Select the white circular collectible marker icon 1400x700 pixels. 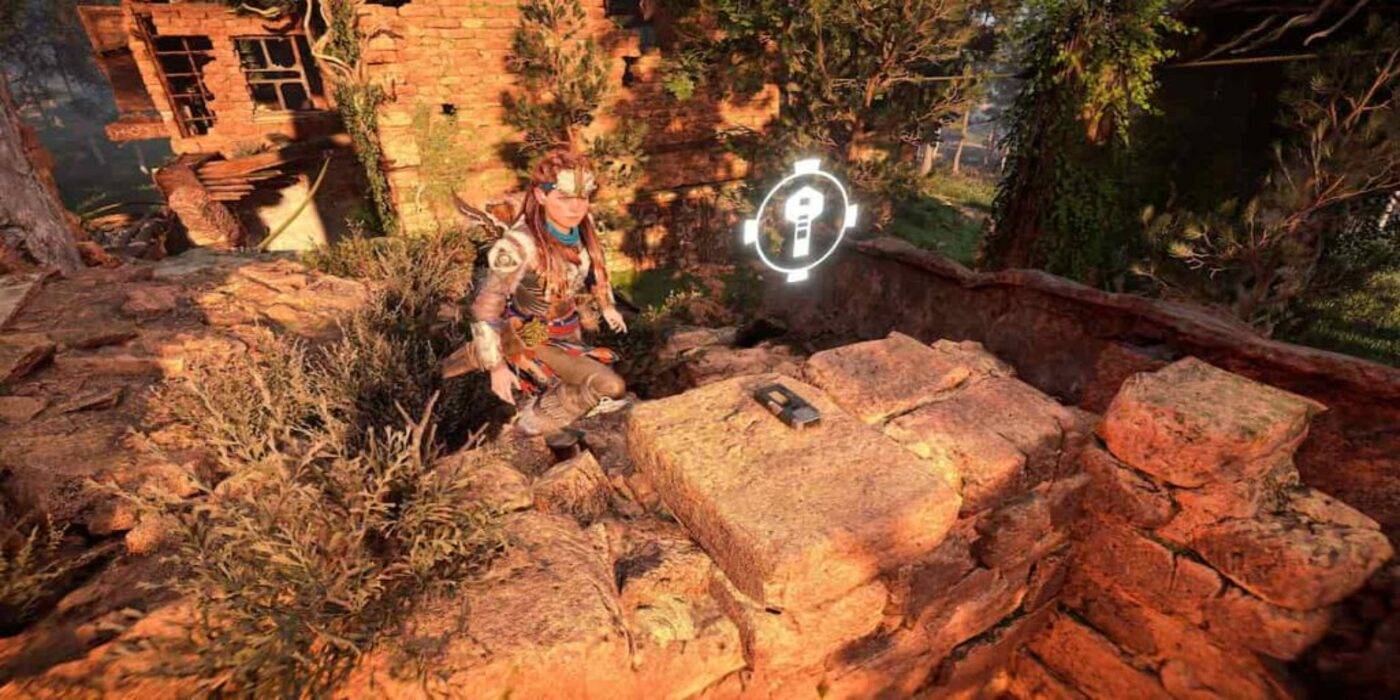(801, 219)
